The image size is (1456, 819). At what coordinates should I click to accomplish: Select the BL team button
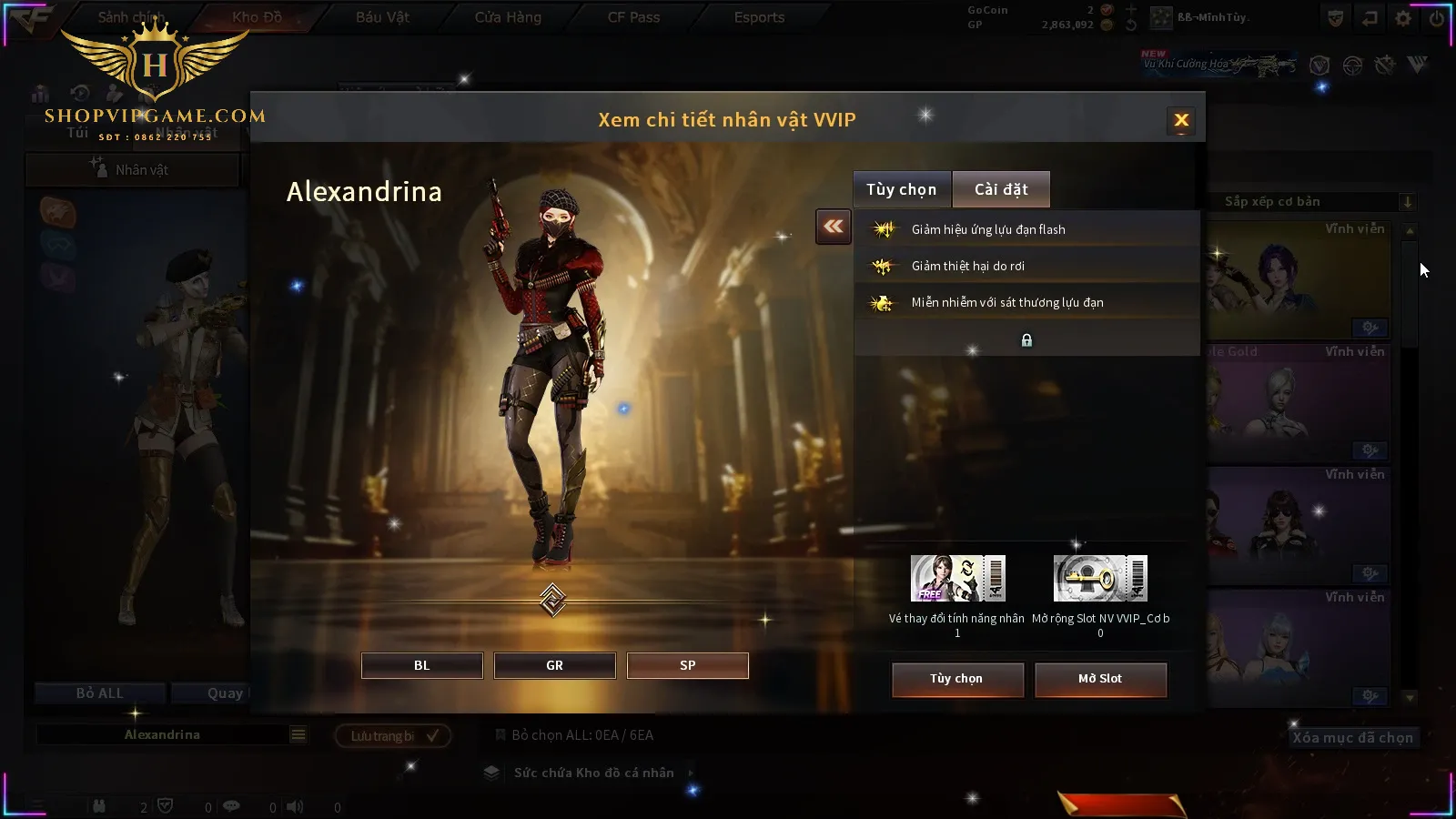click(x=421, y=665)
